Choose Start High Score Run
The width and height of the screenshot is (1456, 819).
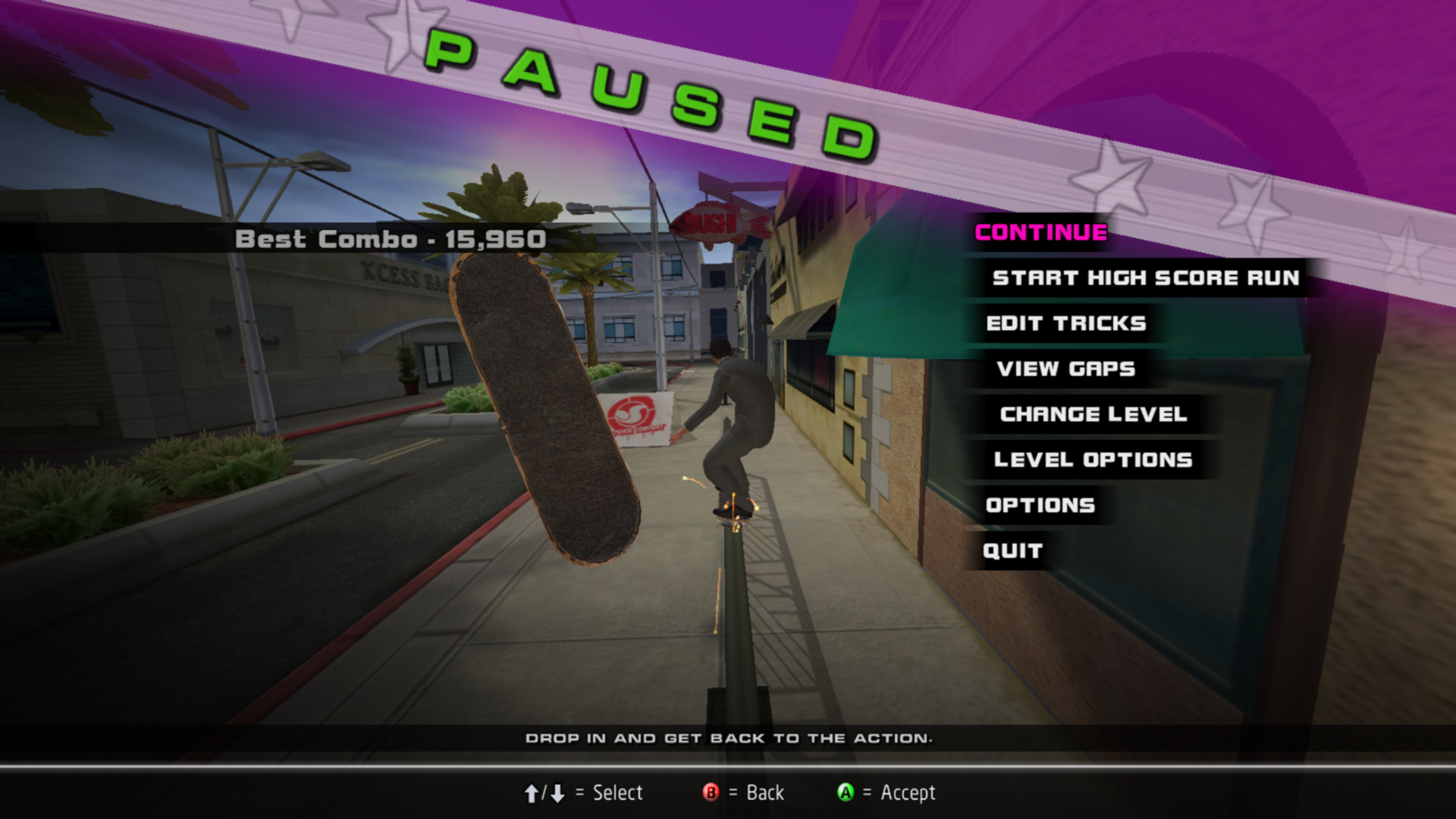pos(1145,278)
